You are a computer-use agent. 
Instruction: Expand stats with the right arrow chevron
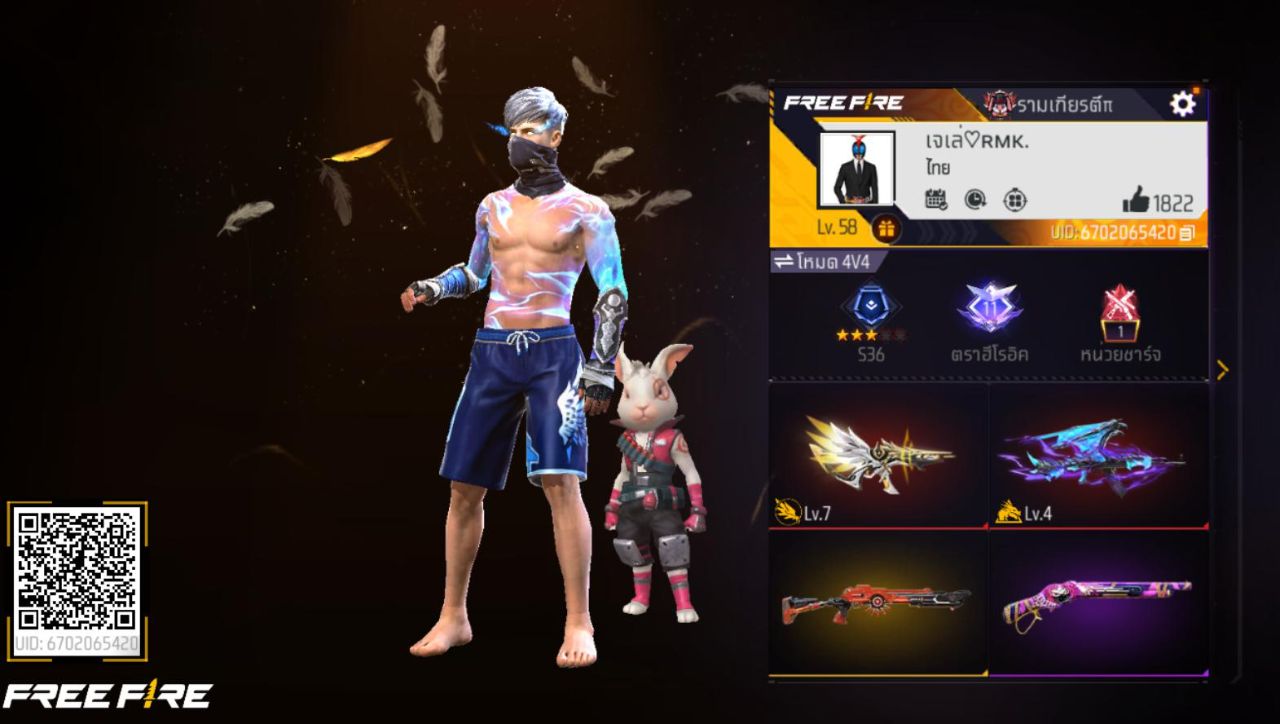[1222, 369]
